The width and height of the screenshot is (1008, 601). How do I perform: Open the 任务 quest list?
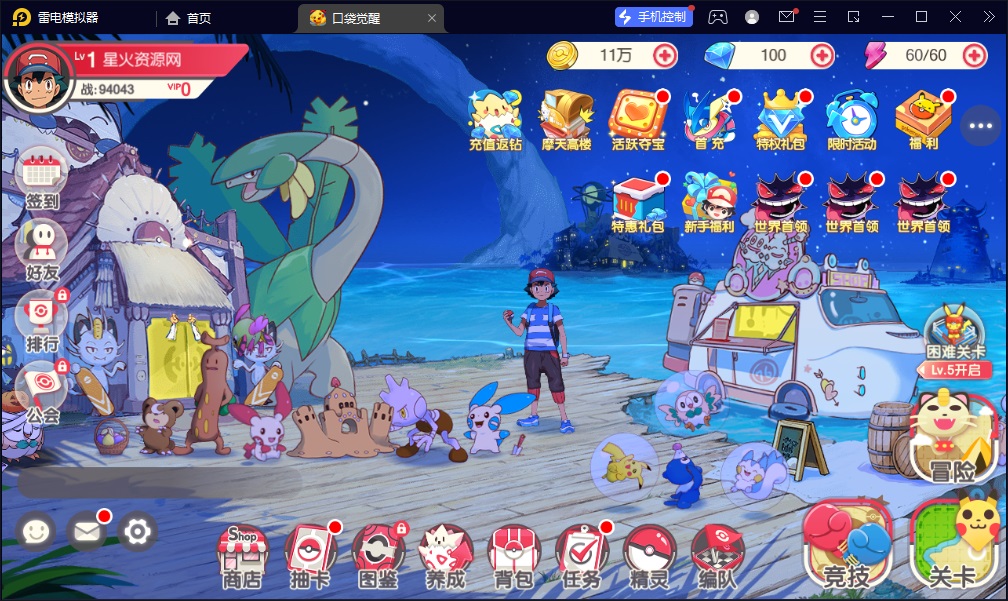pos(581,554)
